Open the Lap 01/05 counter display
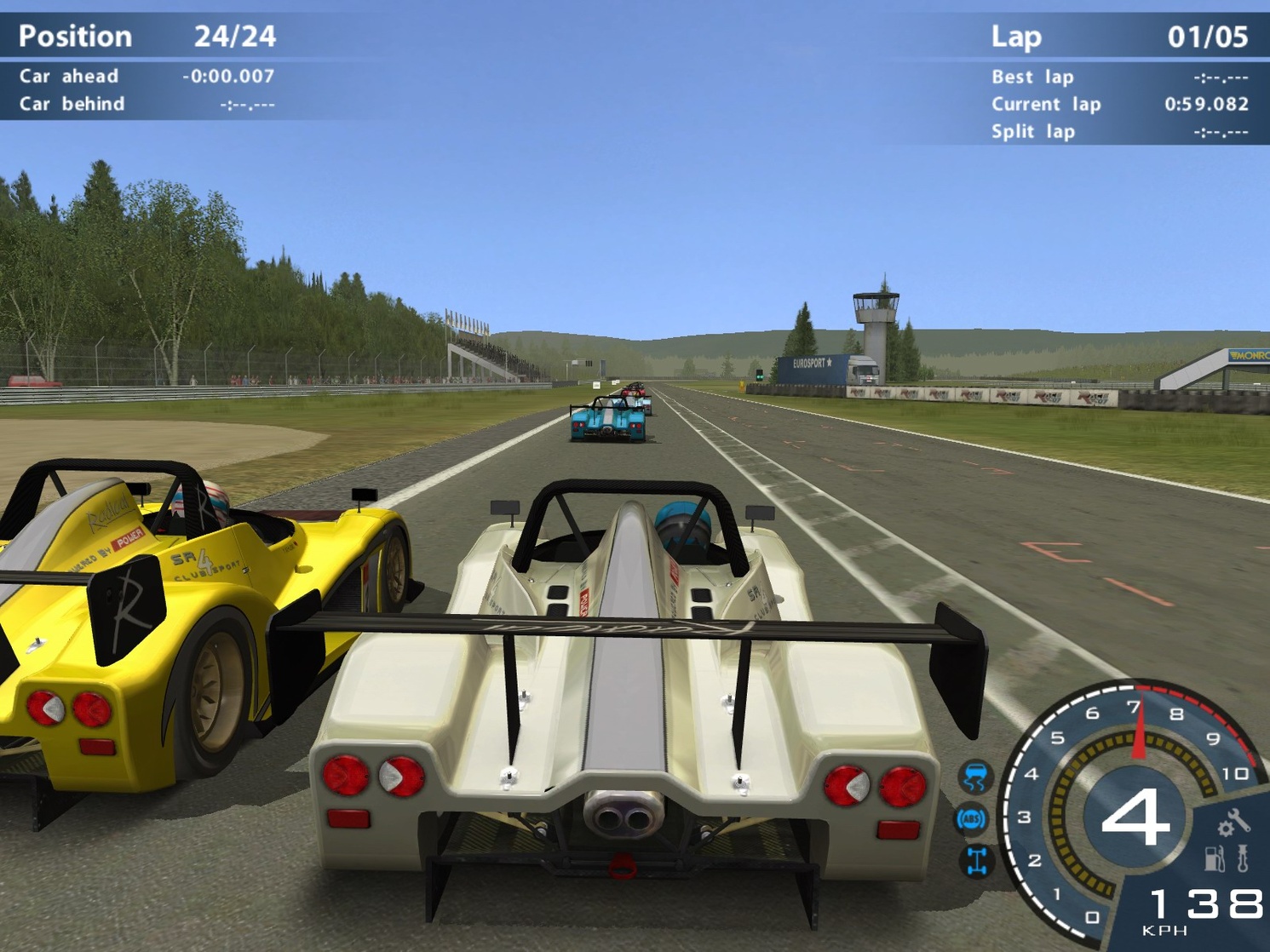This screenshot has width=1270, height=952. 1210,36
